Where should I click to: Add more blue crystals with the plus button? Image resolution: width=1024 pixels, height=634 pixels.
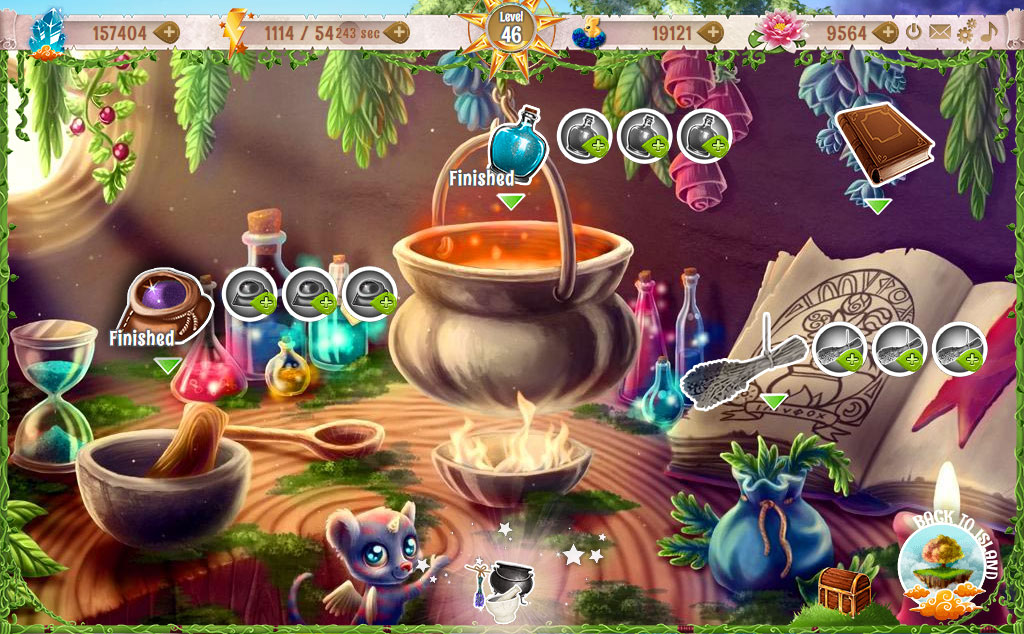click(x=167, y=32)
